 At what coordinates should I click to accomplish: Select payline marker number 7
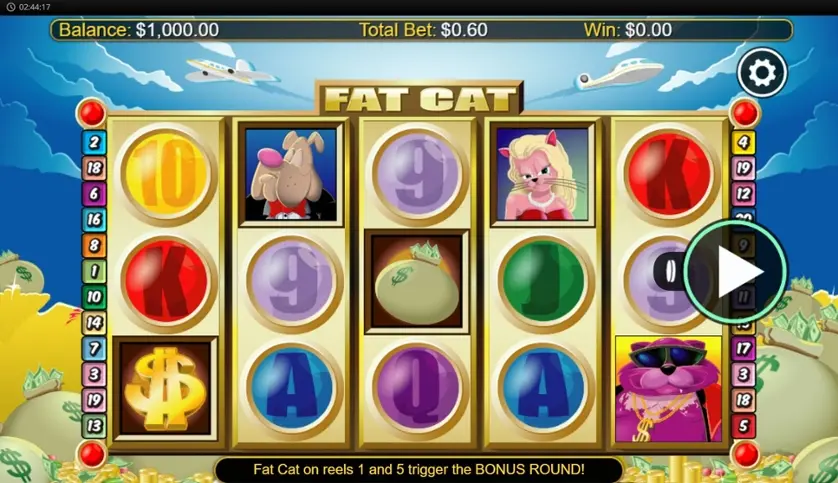pyautogui.click(x=93, y=349)
